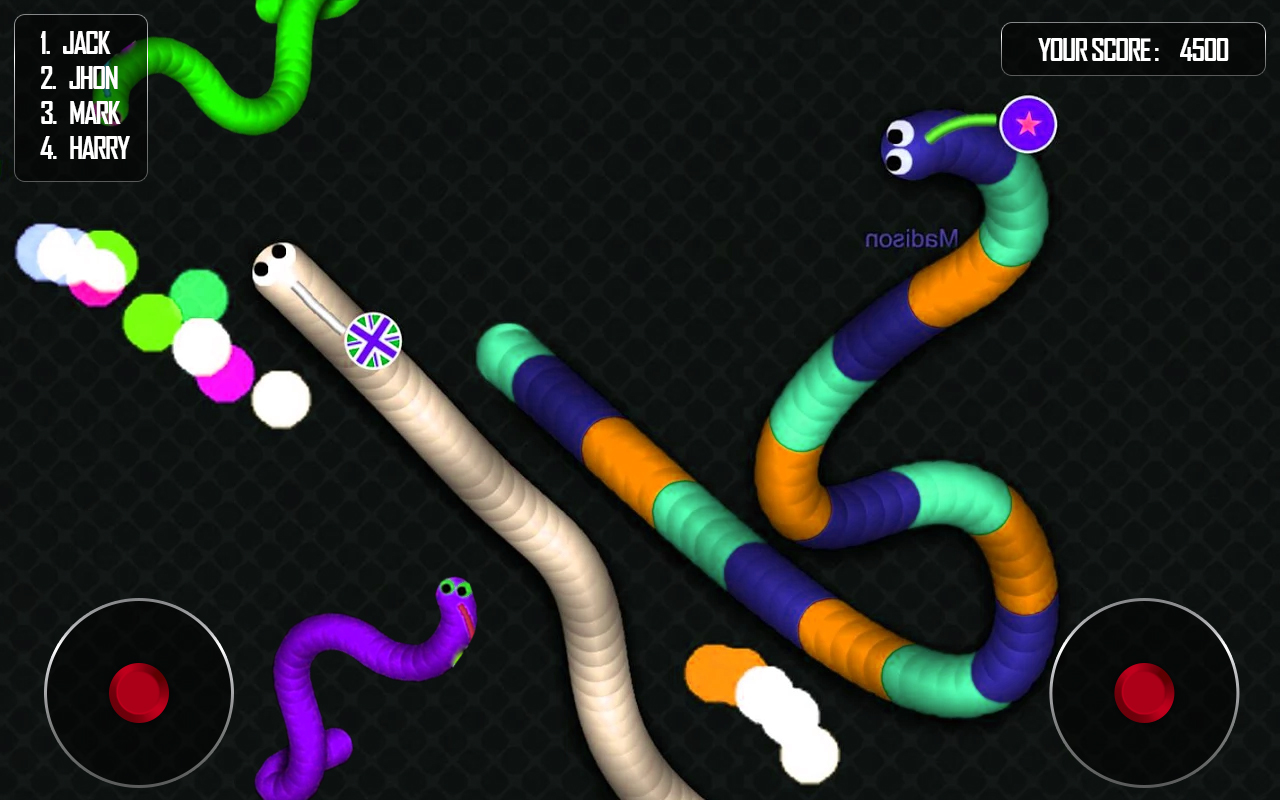The width and height of the screenshot is (1280, 800).
Task: Click the UK flag badge on beige snake
Action: coord(373,340)
